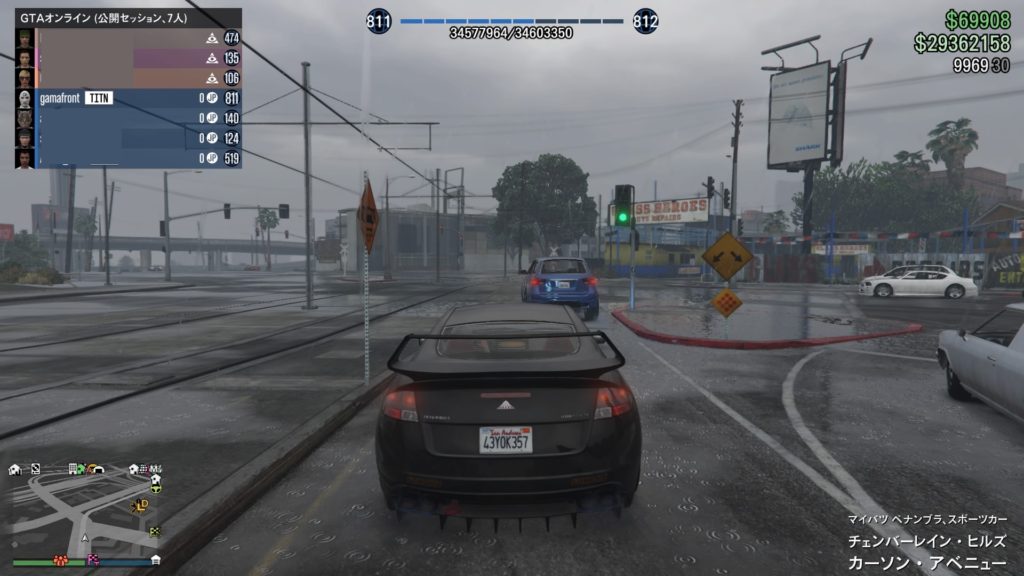Viewport: 1024px width, 576px height.
Task: Choose the player row with rank 135
Action: coord(128,58)
